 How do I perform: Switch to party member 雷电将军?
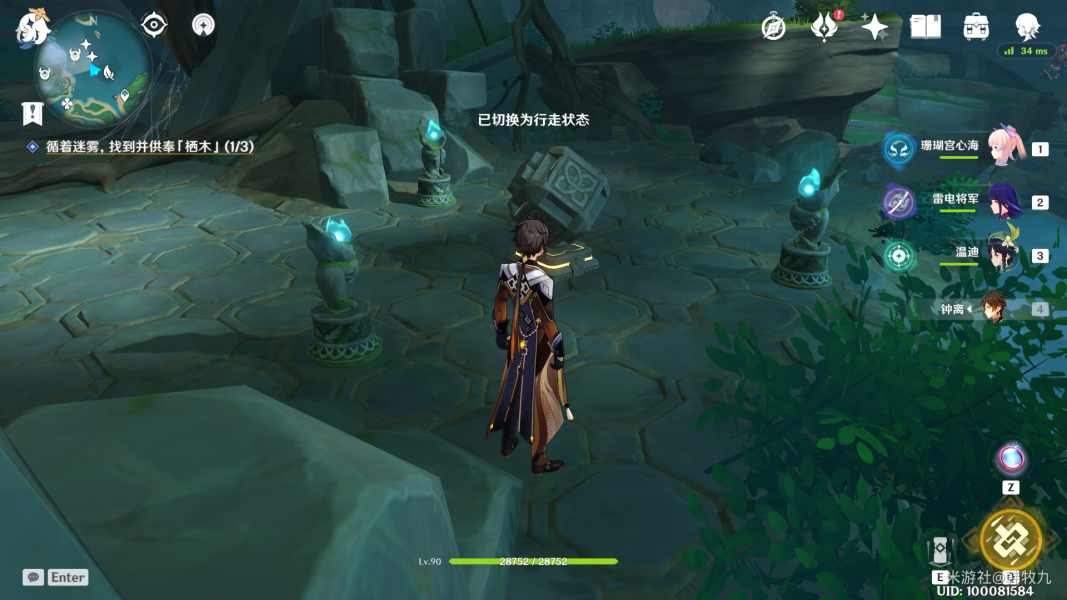1004,201
